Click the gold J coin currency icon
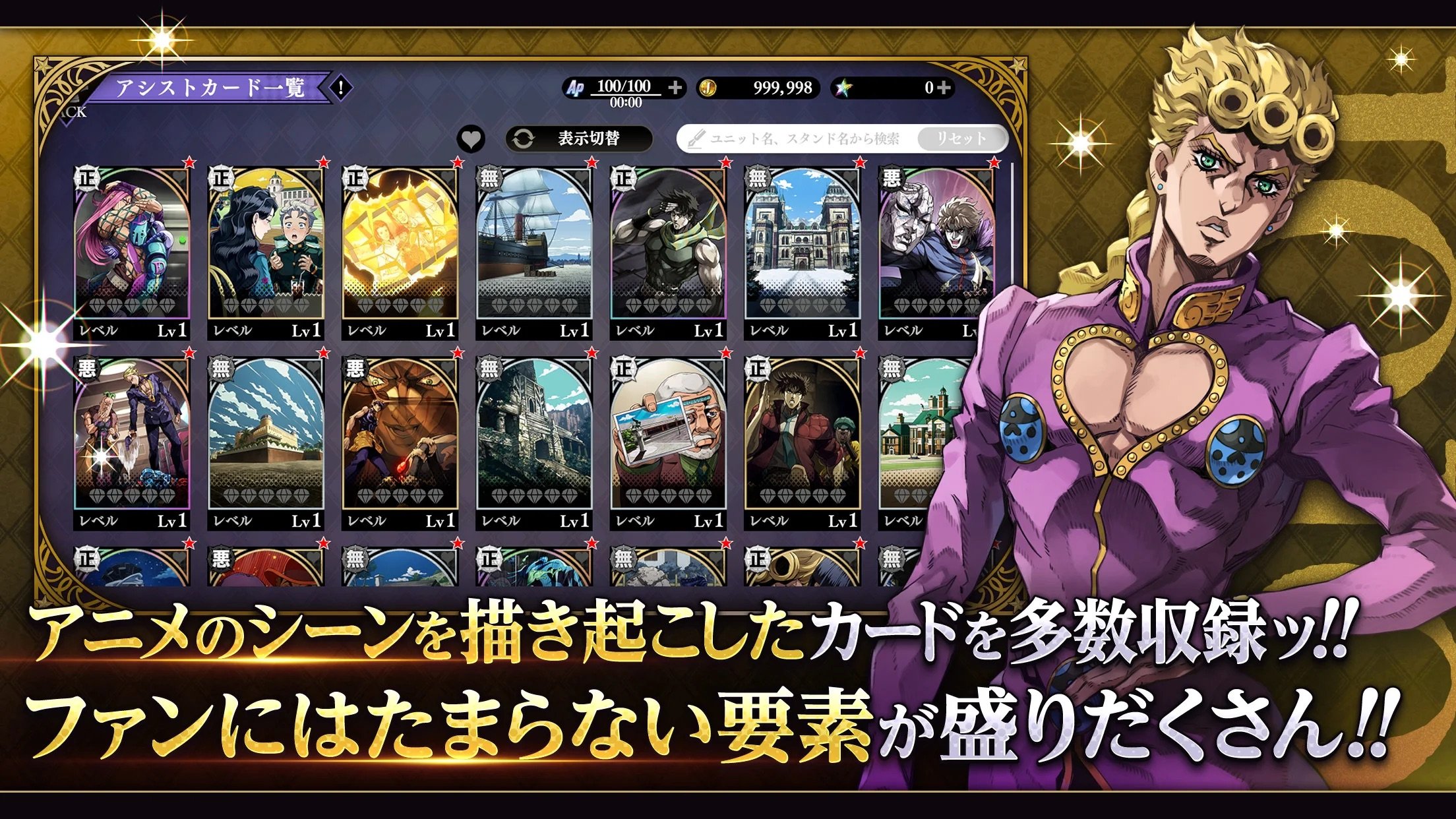This screenshot has width=1456, height=819. pyautogui.click(x=708, y=87)
